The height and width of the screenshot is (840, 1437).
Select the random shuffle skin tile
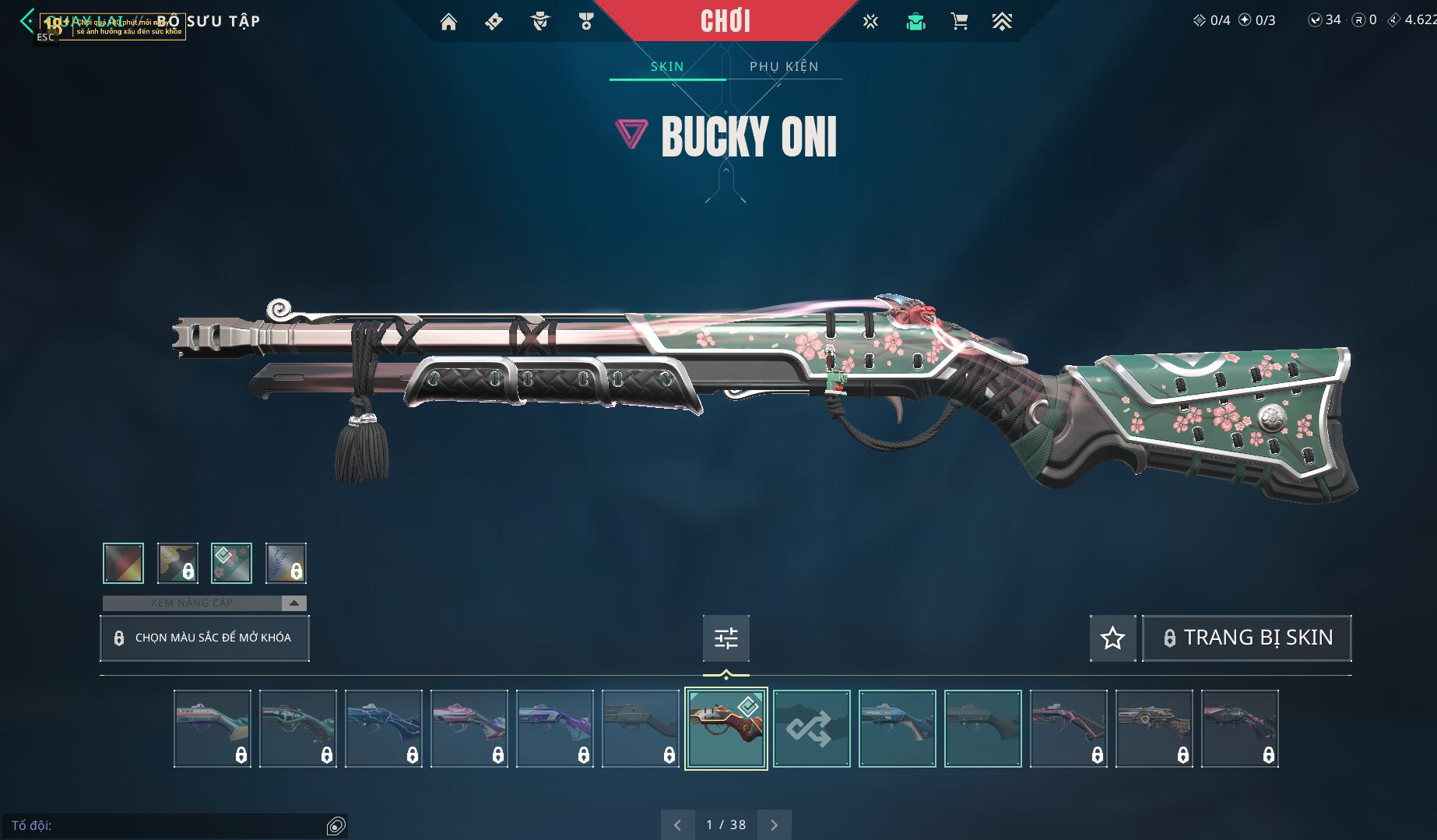(811, 729)
